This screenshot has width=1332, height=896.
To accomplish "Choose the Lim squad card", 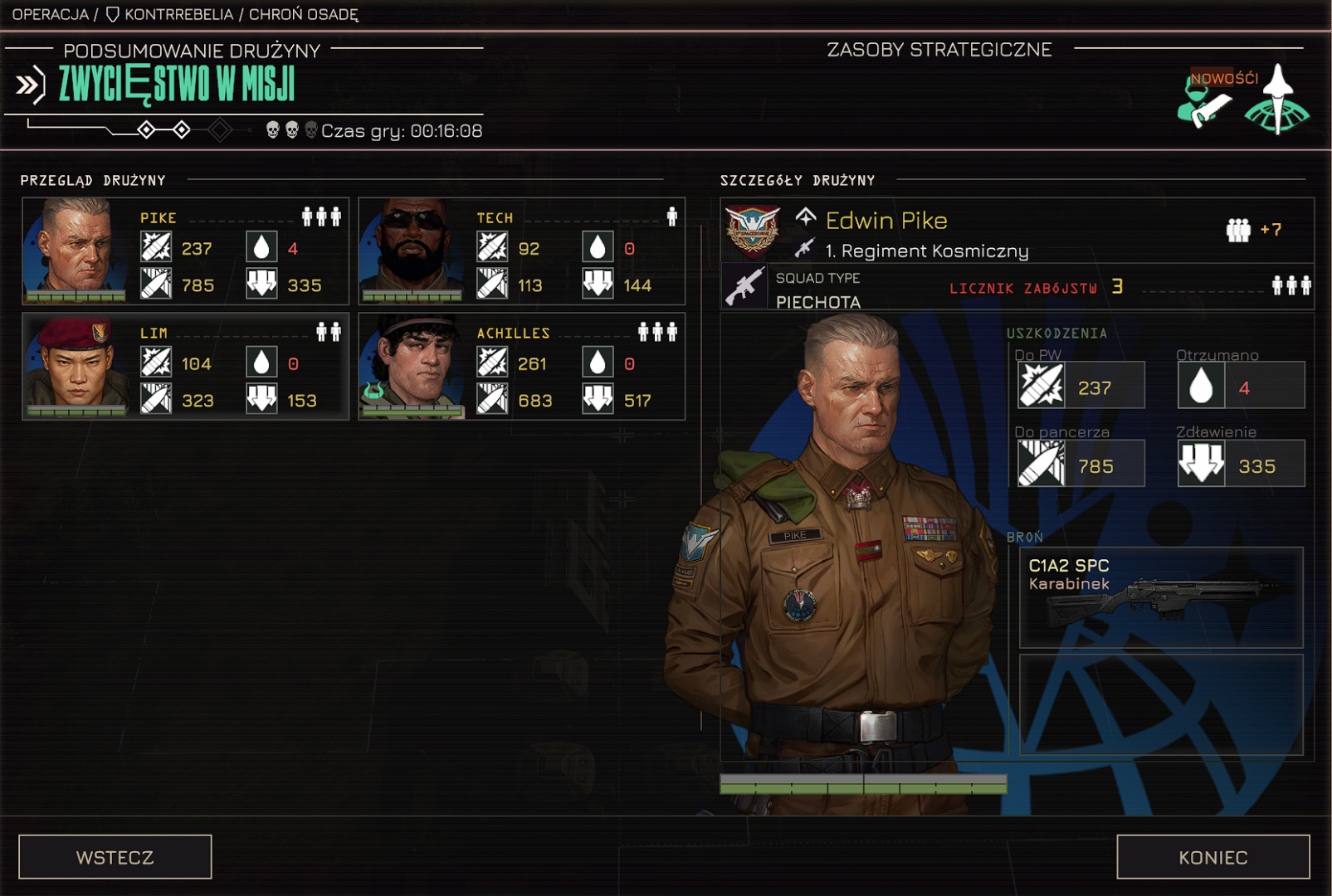I will point(185,367).
